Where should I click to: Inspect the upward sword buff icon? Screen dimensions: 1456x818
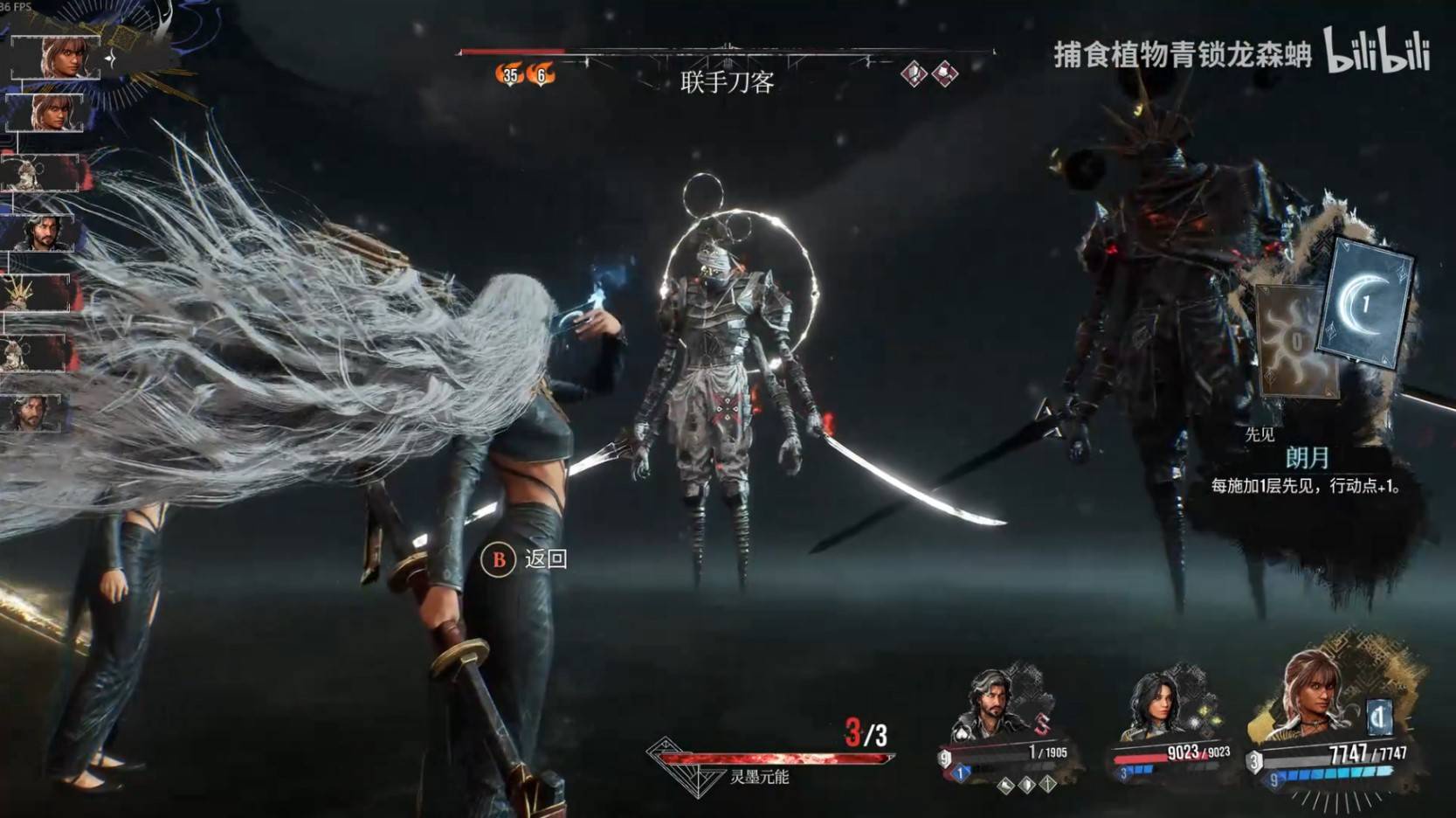[x=1048, y=786]
